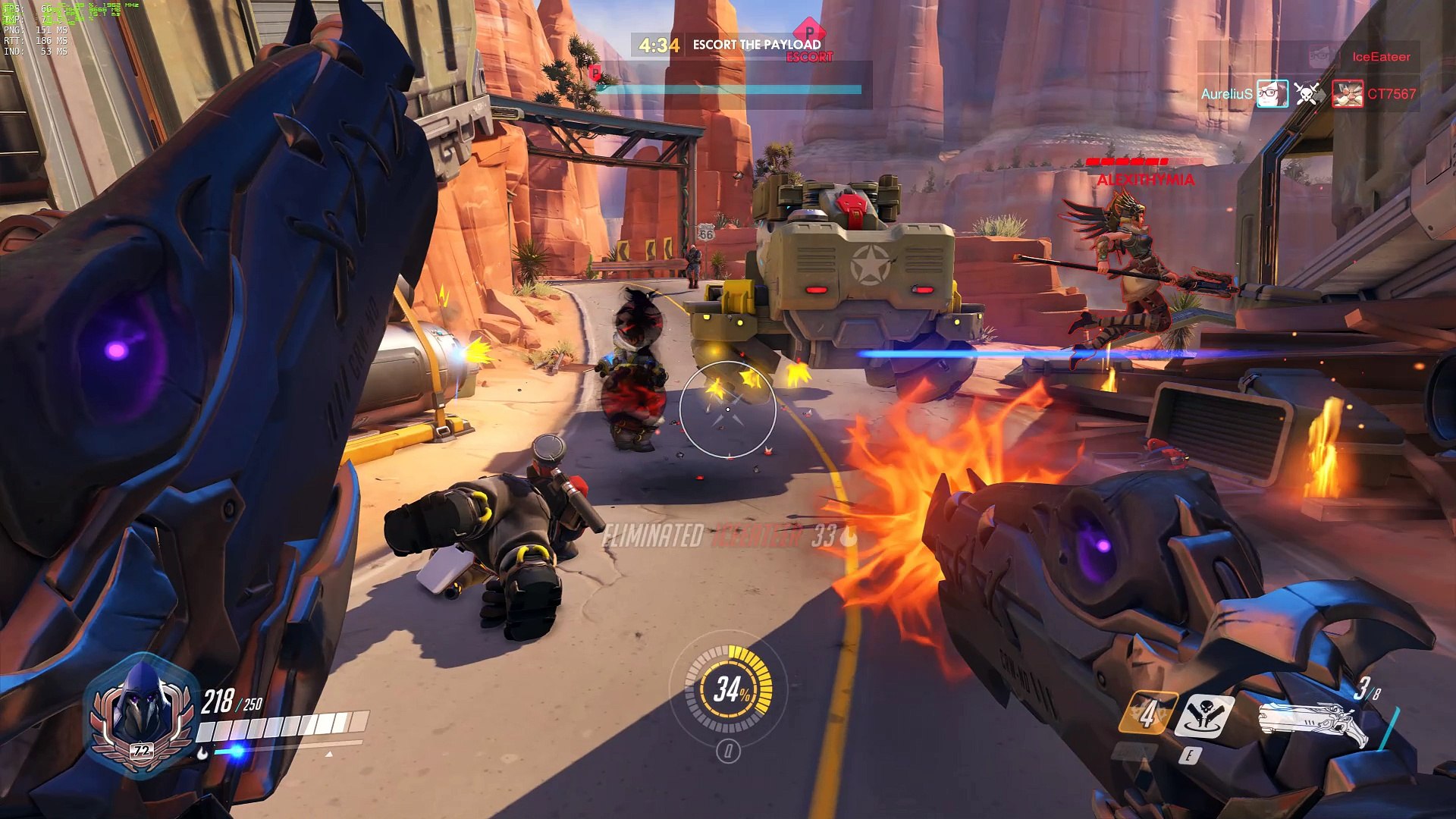
Task: Select the payload progress track bar
Action: pos(730,89)
